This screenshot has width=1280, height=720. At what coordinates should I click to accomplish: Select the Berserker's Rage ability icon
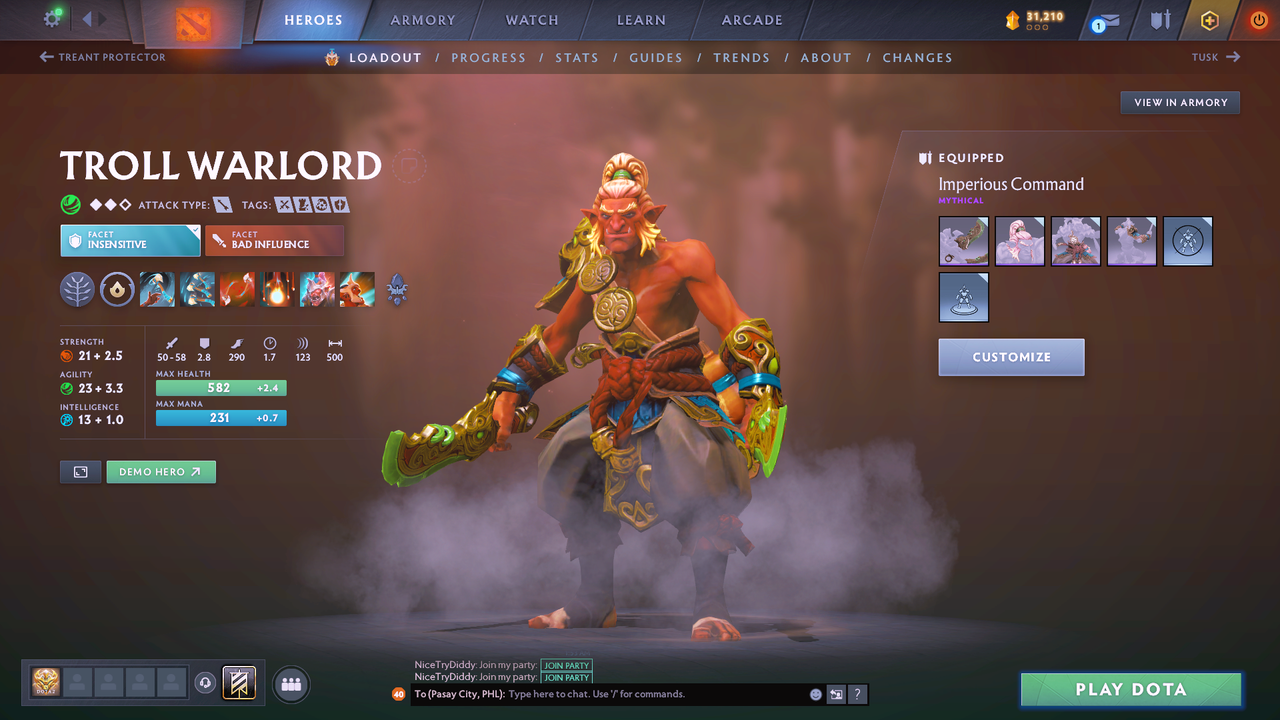click(x=157, y=289)
